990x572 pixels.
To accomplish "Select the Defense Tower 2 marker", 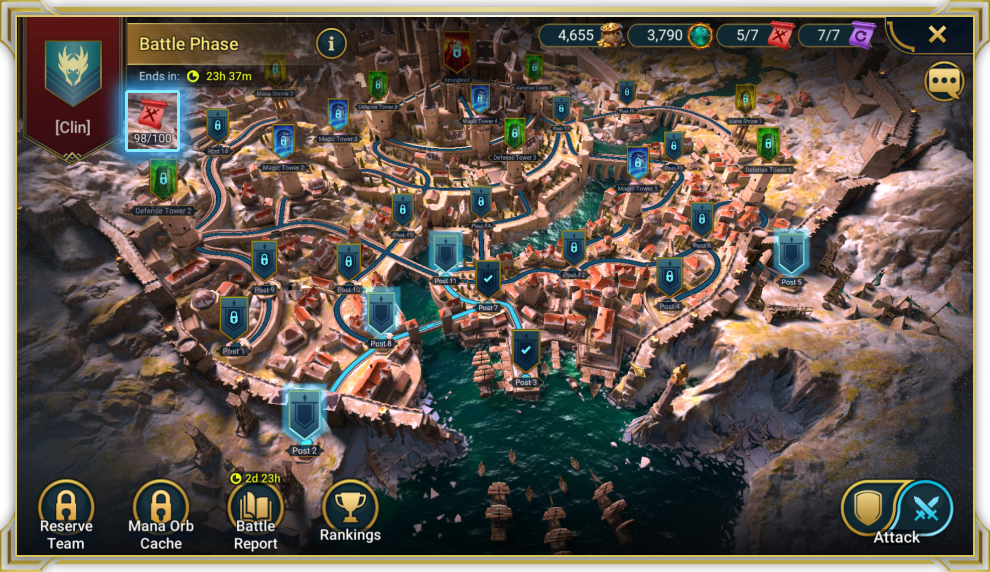I will (x=163, y=180).
